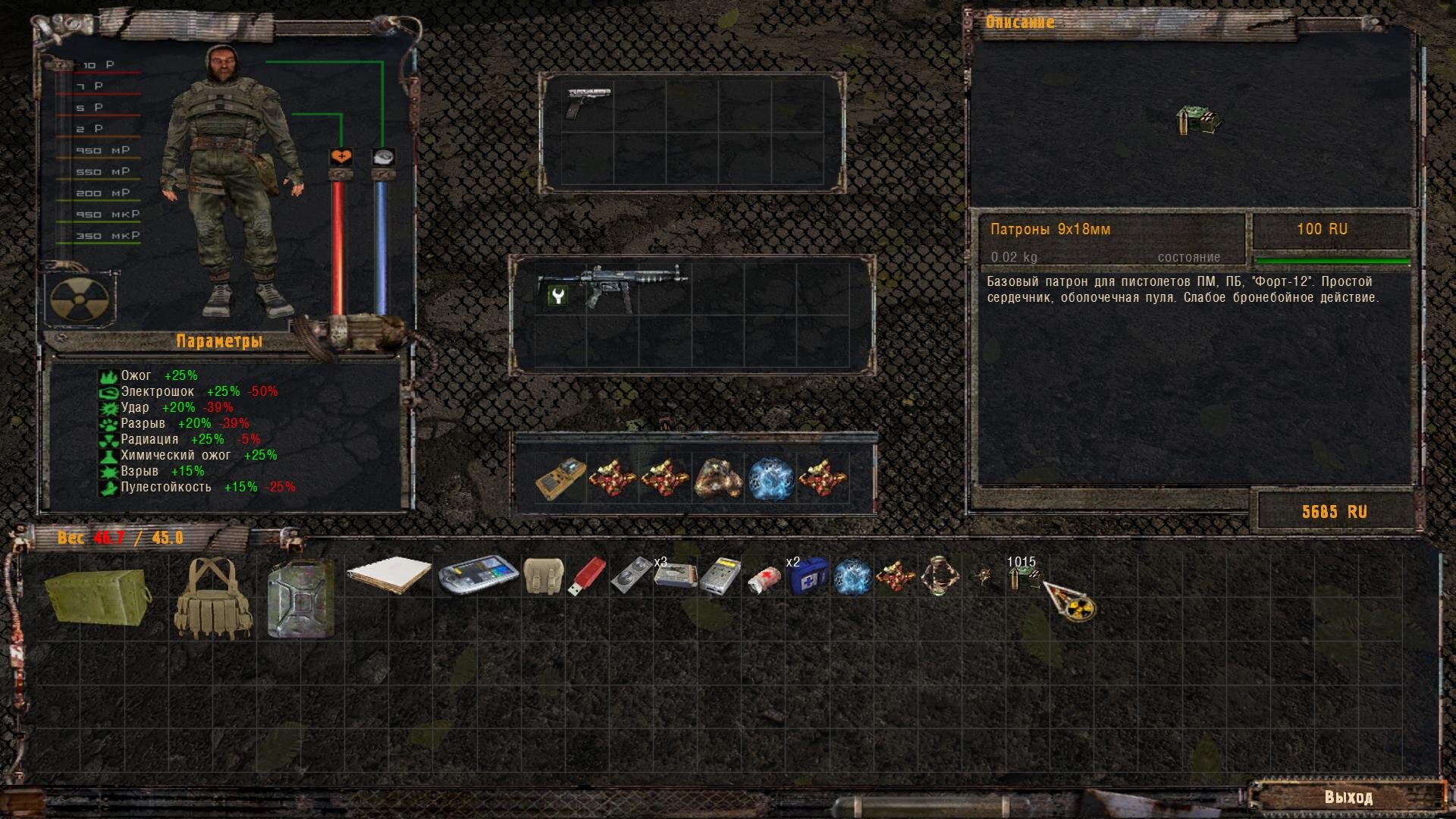This screenshot has height=819, width=1456.
Task: Click the radiation trefoil indicator icon
Action: click(79, 299)
